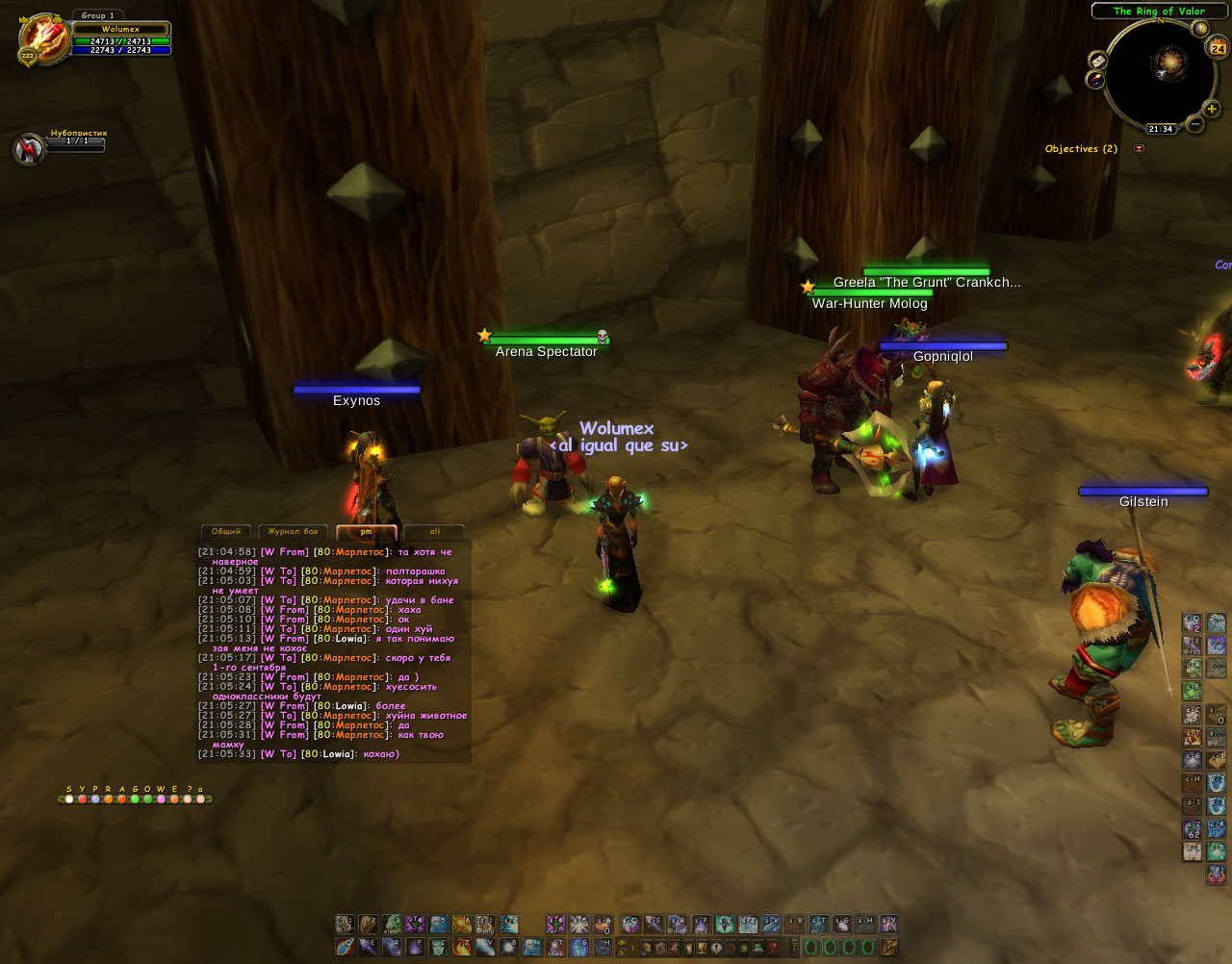1232x964 pixels.
Task: Select the Нубопристик party member frame
Action: coord(28,149)
